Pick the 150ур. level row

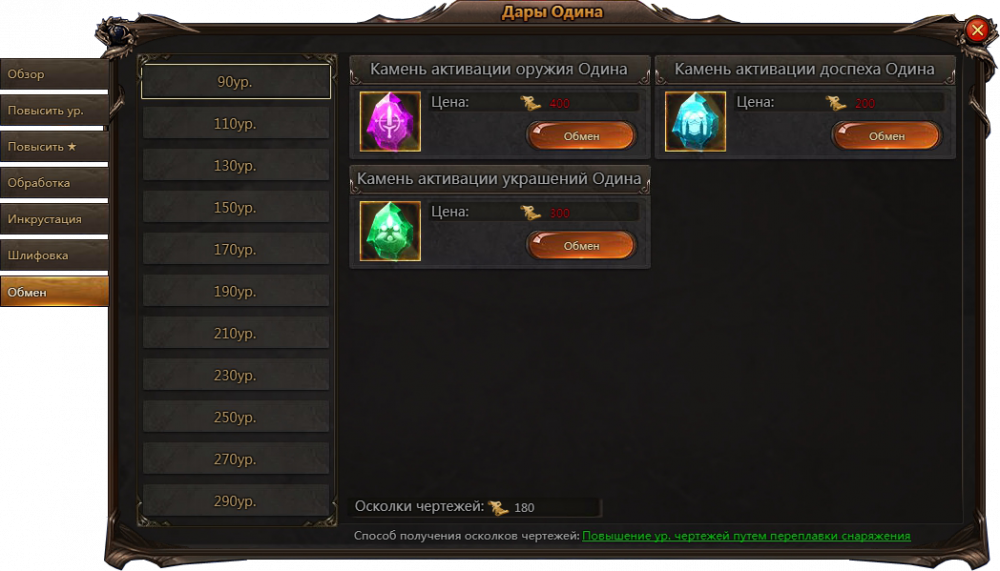tap(236, 208)
